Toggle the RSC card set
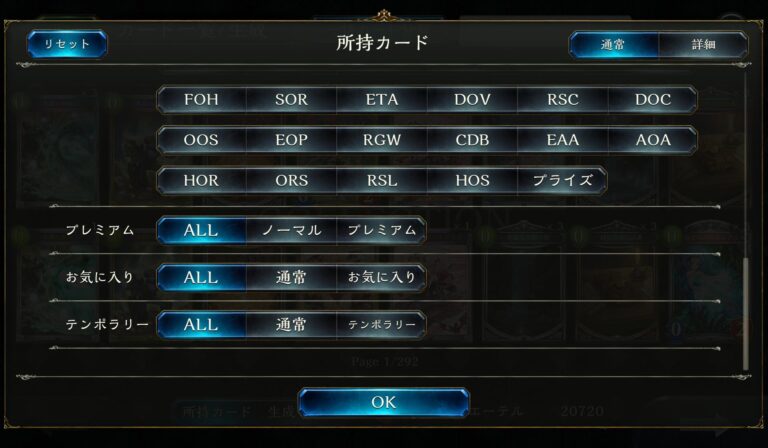This screenshot has height=448, width=768. tap(562, 100)
